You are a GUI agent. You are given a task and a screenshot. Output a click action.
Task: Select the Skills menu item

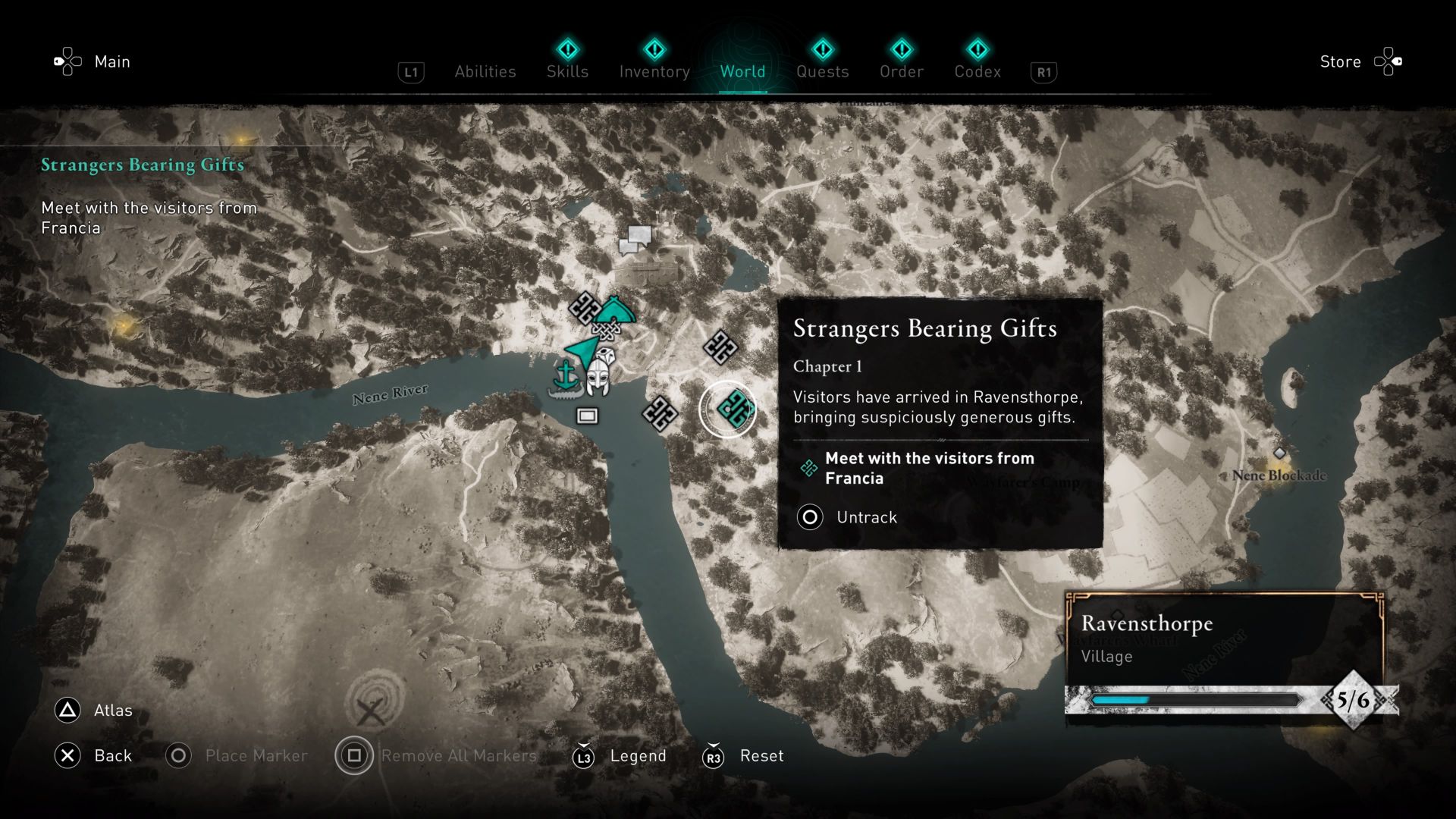point(567,71)
